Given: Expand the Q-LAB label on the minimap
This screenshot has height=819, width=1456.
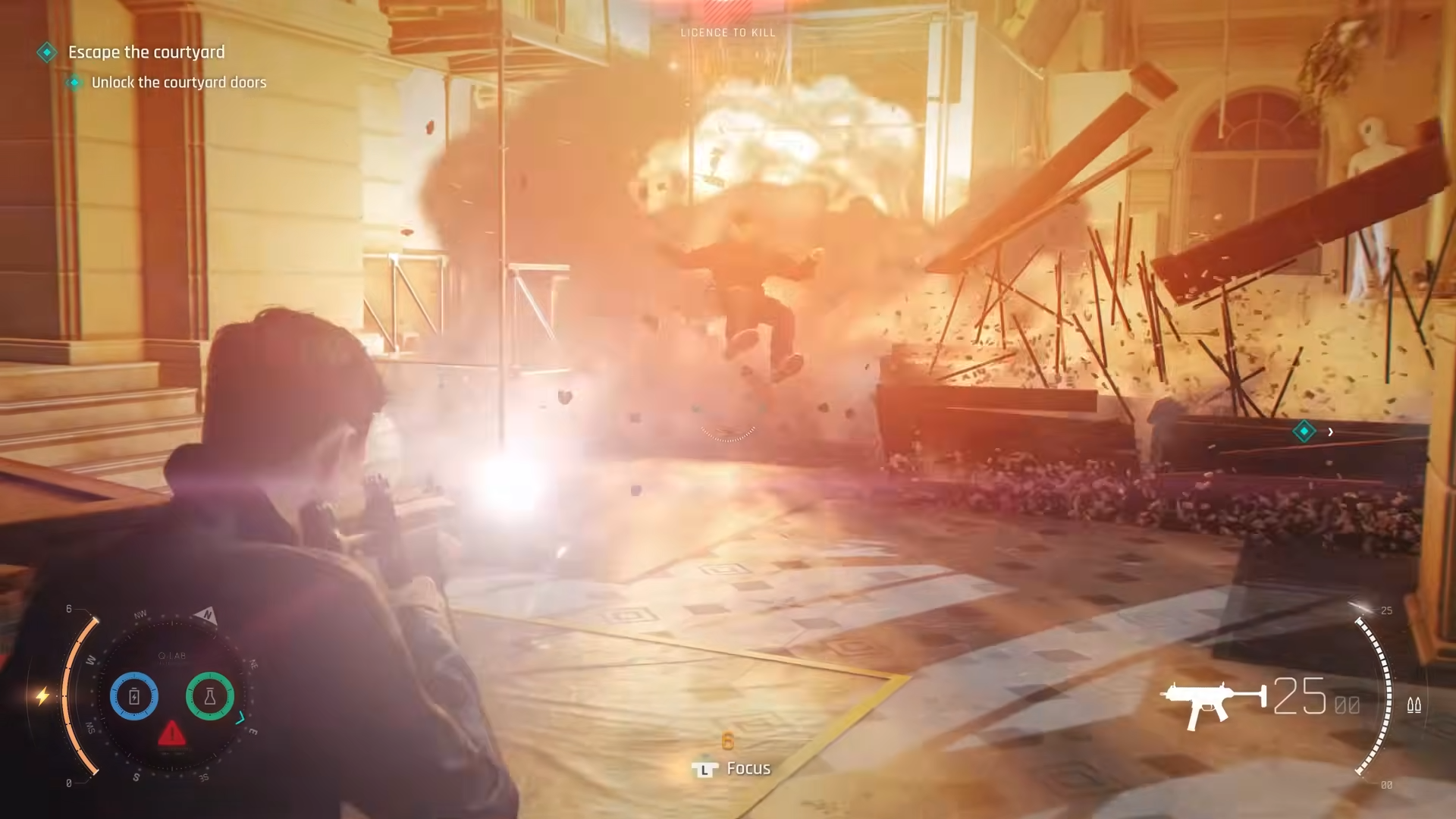Looking at the screenshot, I should 171,654.
